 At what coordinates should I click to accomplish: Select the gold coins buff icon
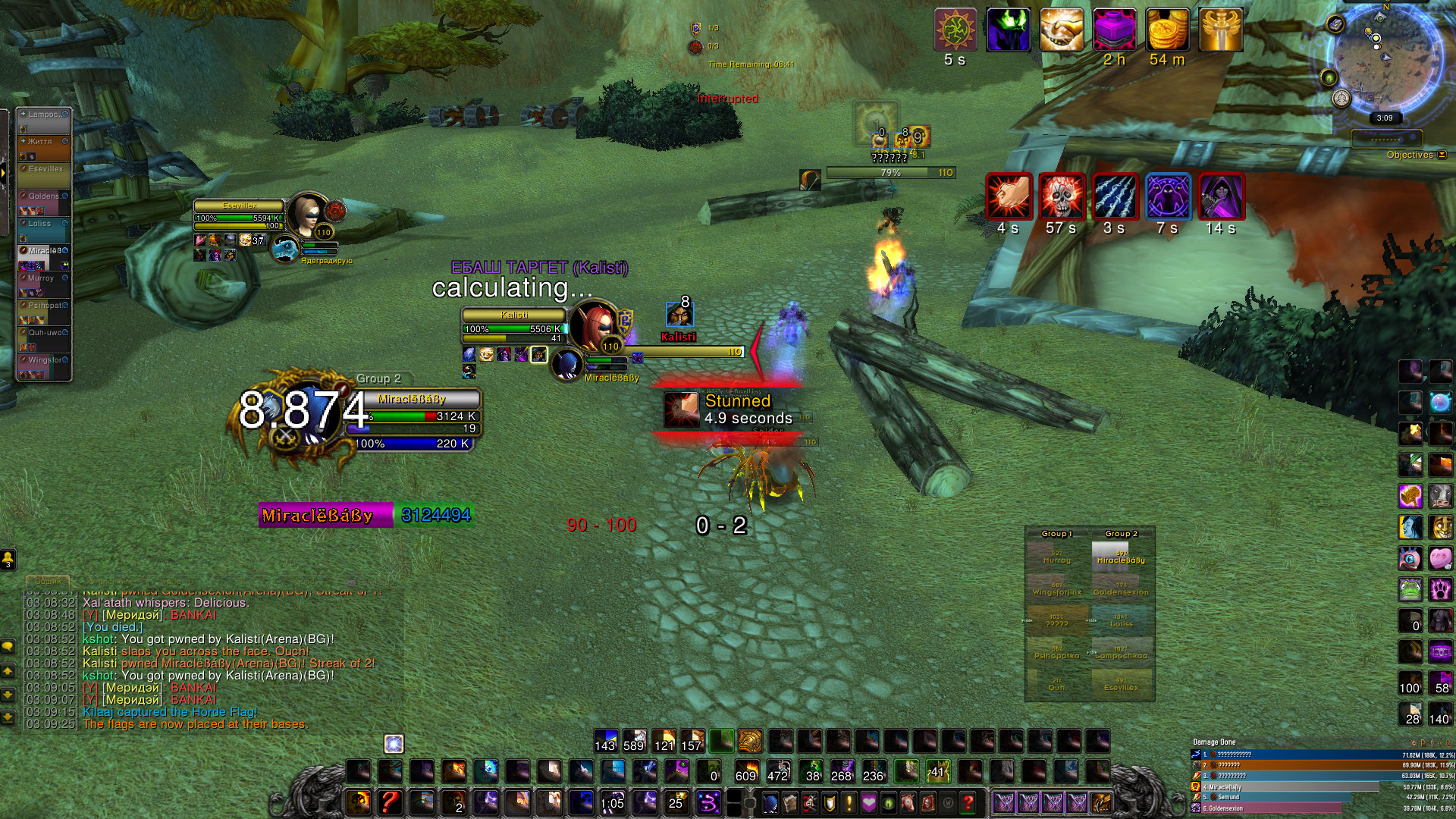tap(1167, 30)
